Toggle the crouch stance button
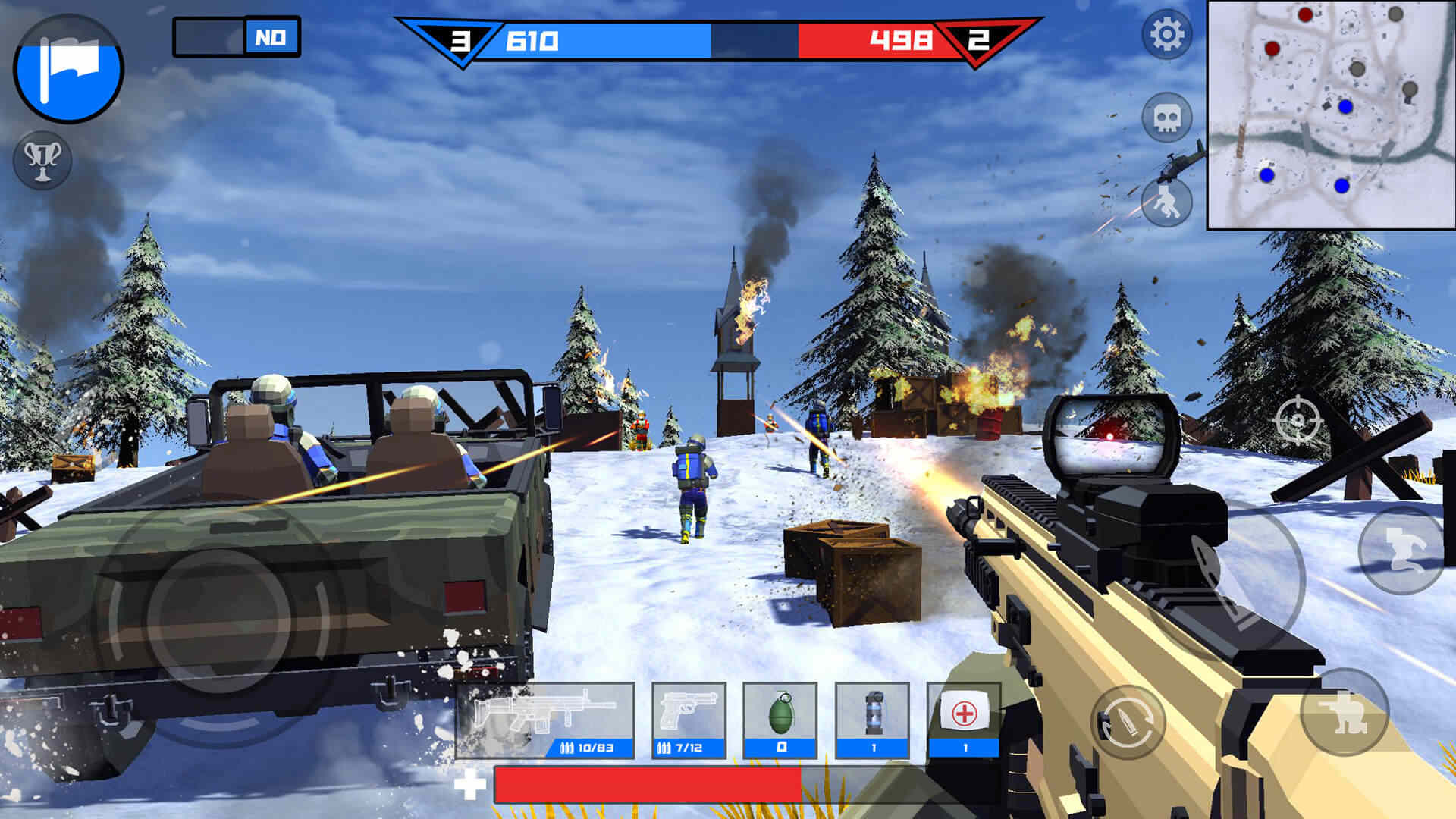Viewport: 1456px width, 819px height. (x=1344, y=711)
